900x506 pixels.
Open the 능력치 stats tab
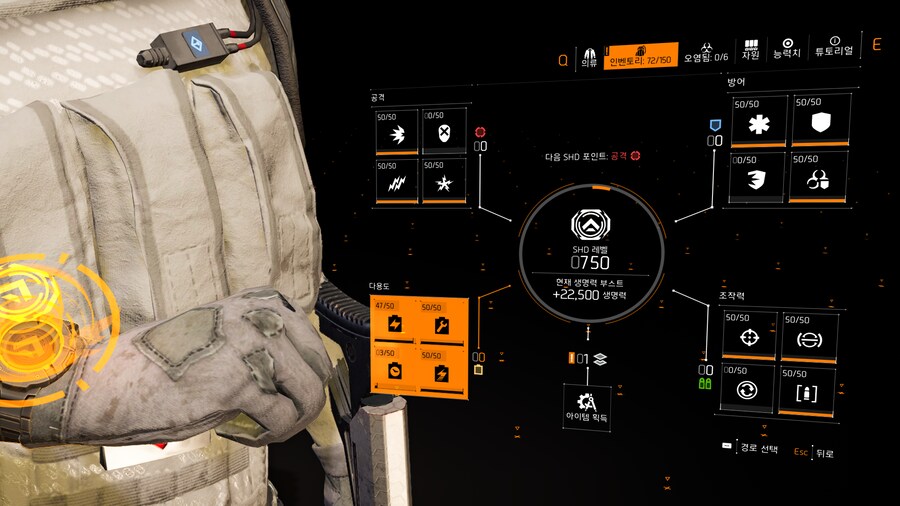(787, 50)
